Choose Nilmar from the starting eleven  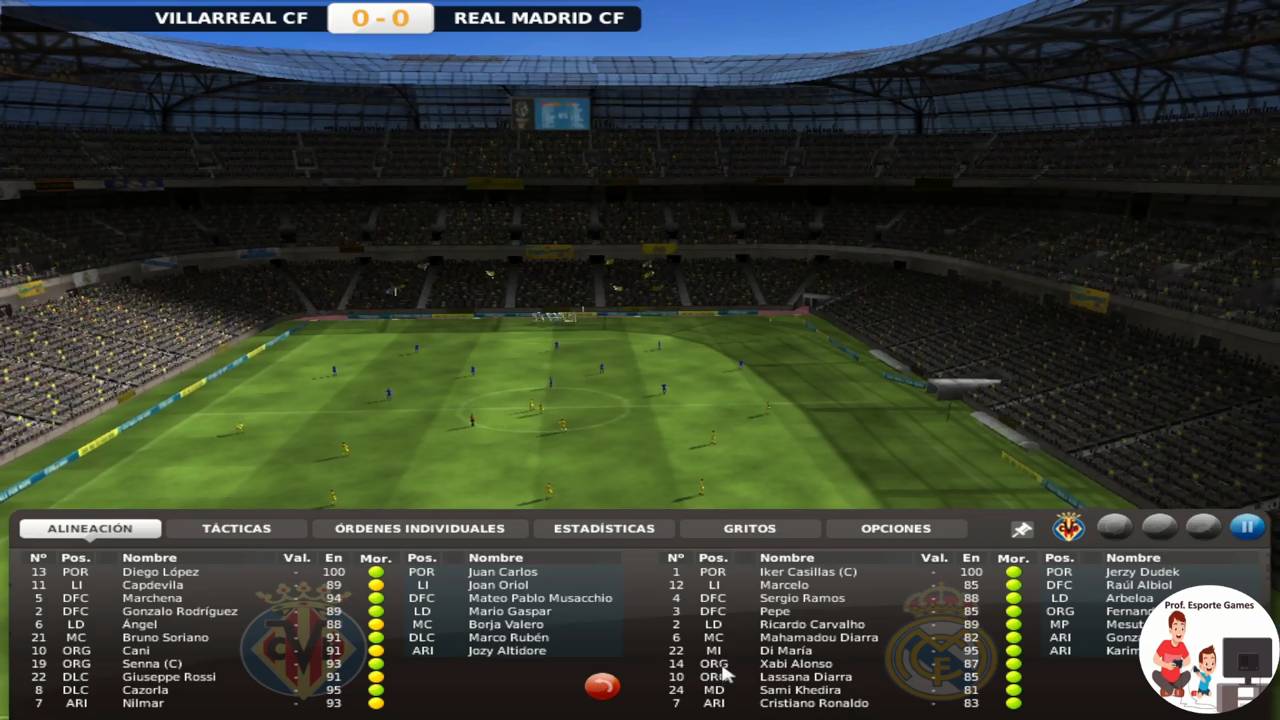click(143, 703)
